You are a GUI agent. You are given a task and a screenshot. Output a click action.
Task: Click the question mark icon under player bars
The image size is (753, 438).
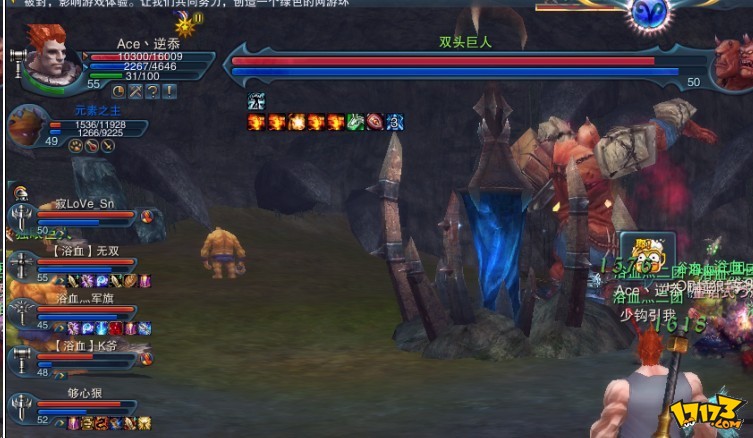pos(152,91)
